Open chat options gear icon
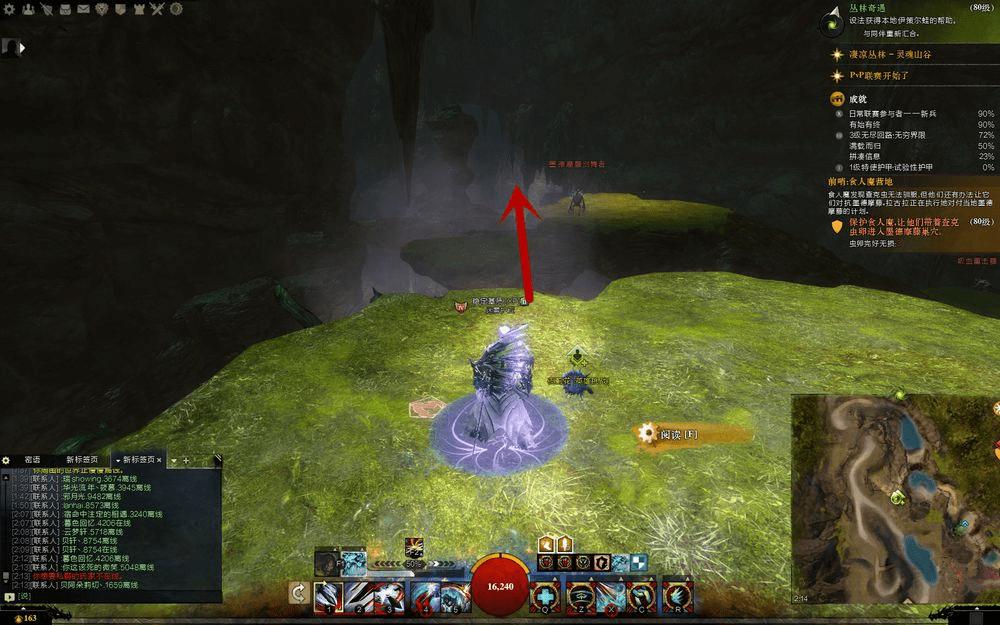This screenshot has height=625, width=1000. tap(6, 460)
